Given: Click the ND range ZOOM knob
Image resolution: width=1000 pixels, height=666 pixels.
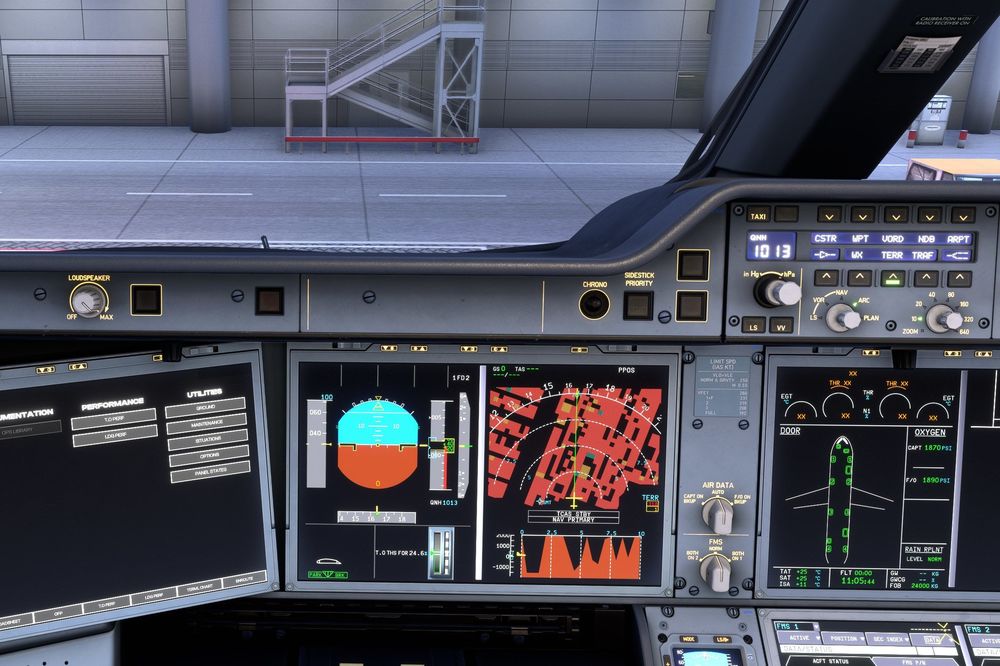Looking at the screenshot, I should coord(942,317).
